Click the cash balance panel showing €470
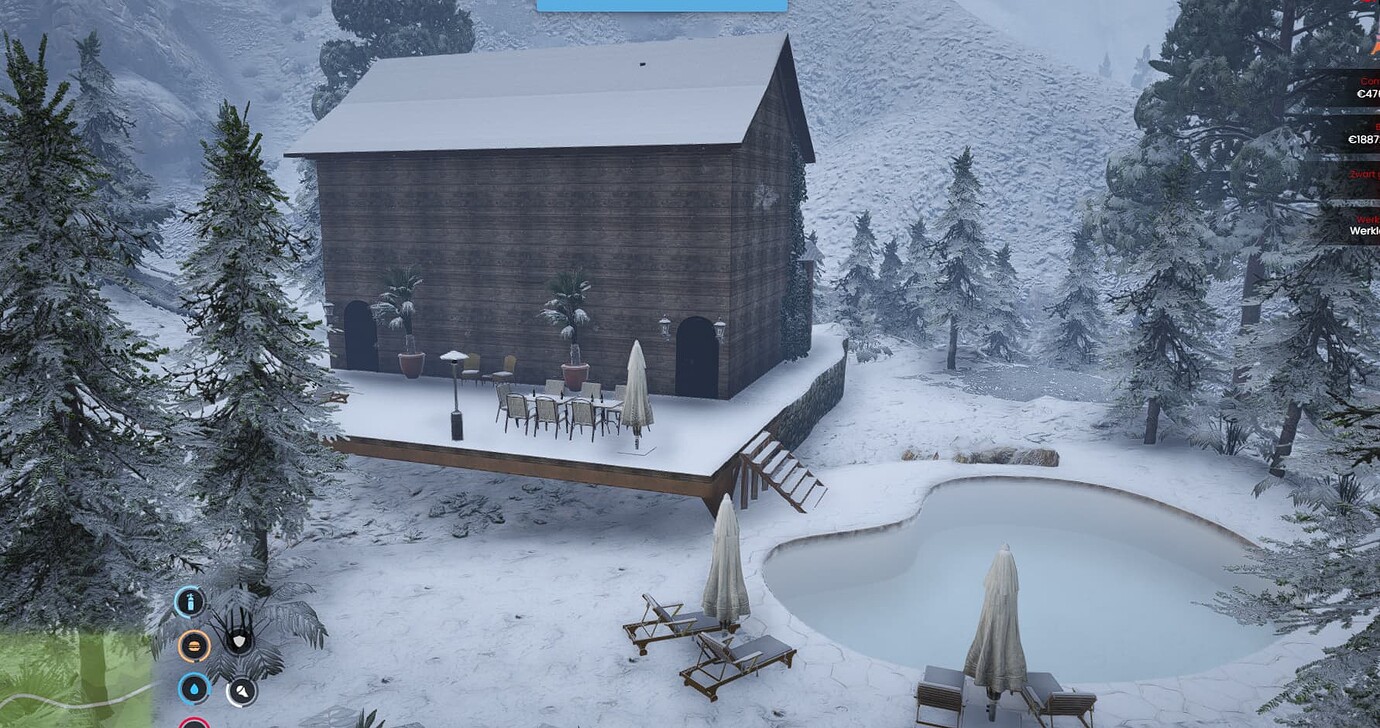 pyautogui.click(x=1366, y=88)
